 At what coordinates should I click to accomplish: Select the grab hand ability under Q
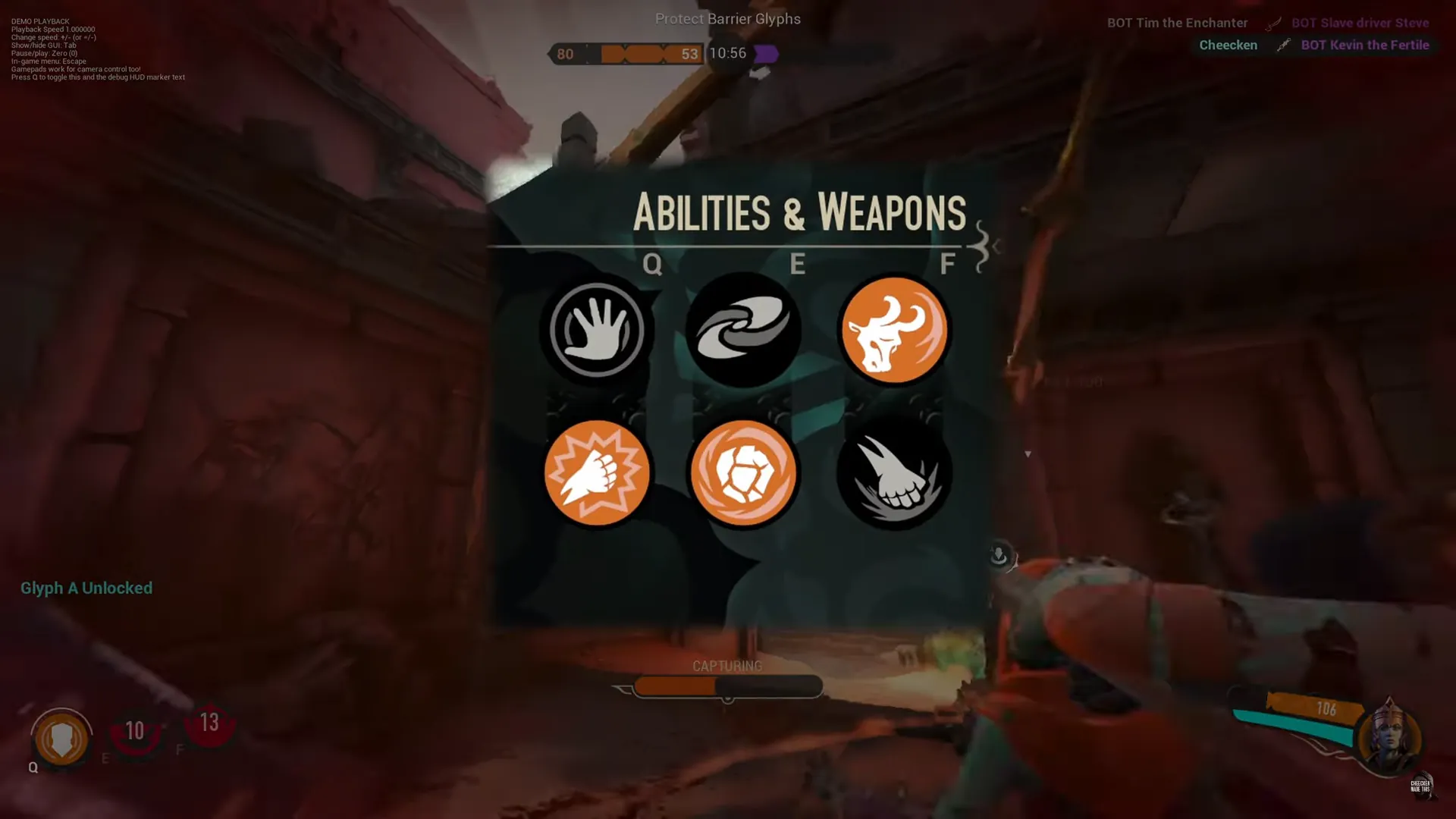[597, 329]
